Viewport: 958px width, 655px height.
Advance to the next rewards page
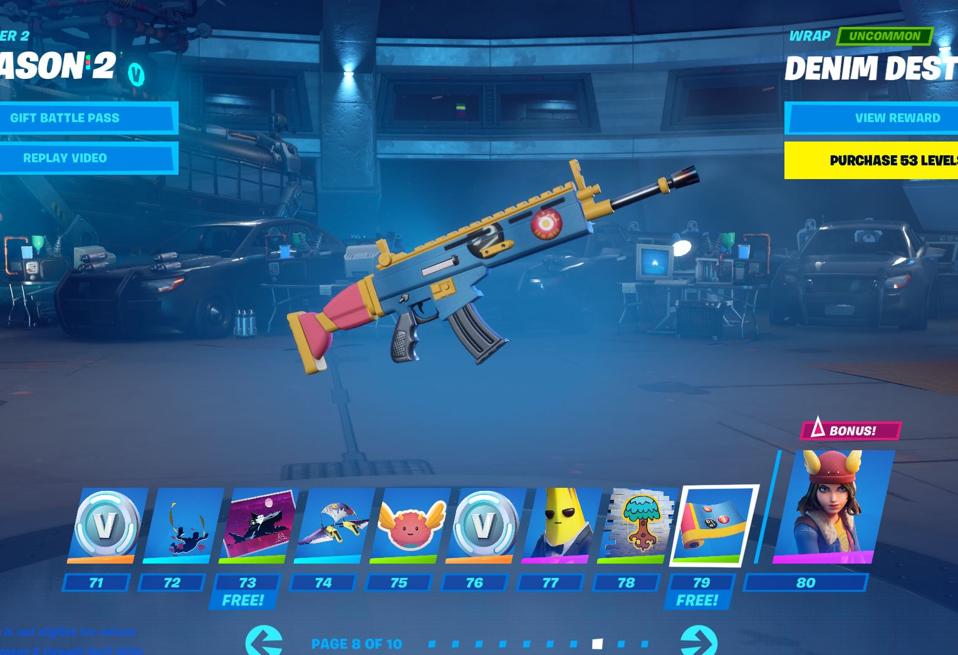point(698,641)
